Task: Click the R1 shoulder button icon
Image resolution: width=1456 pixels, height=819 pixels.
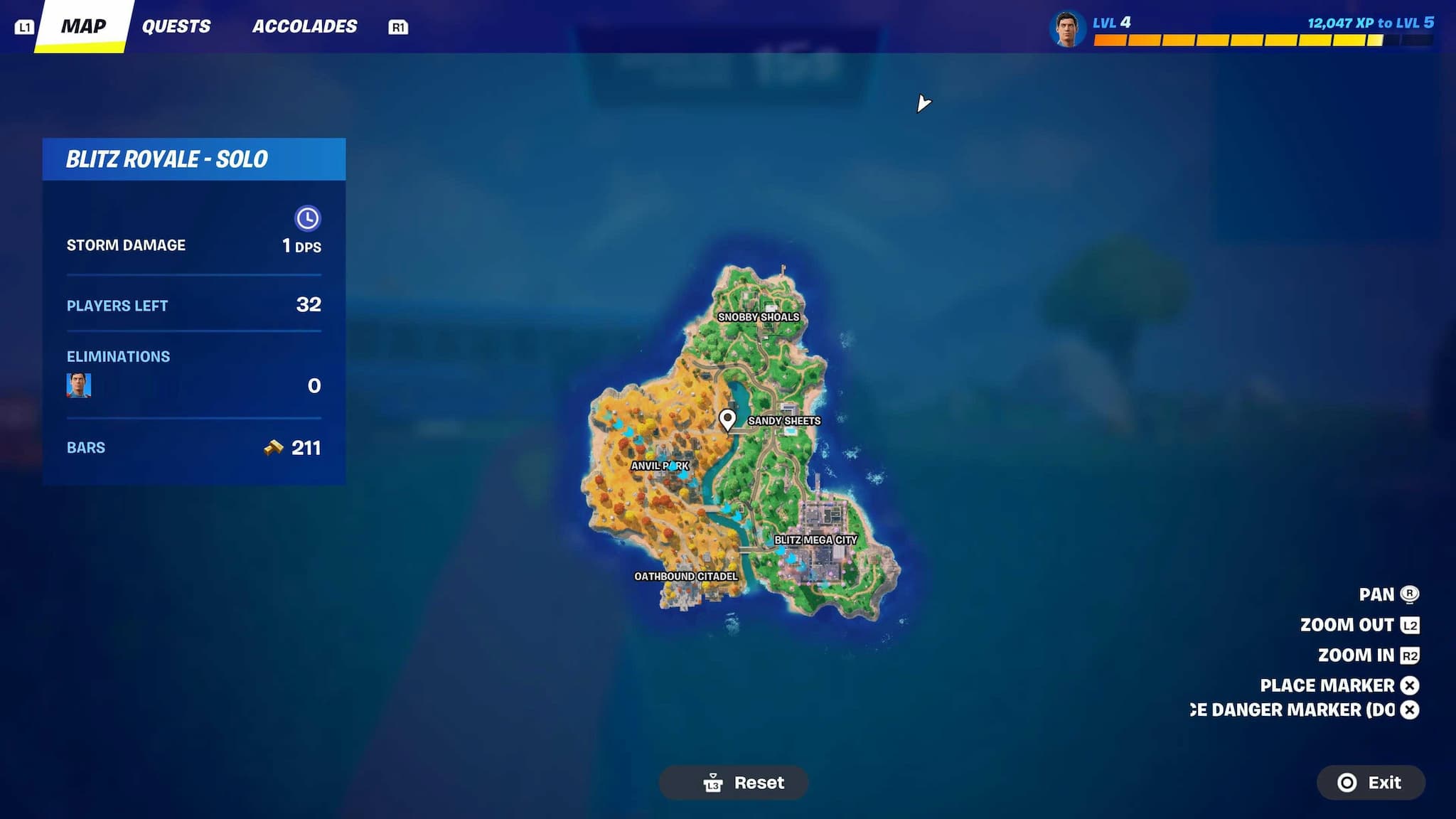Action: pyautogui.click(x=399, y=28)
